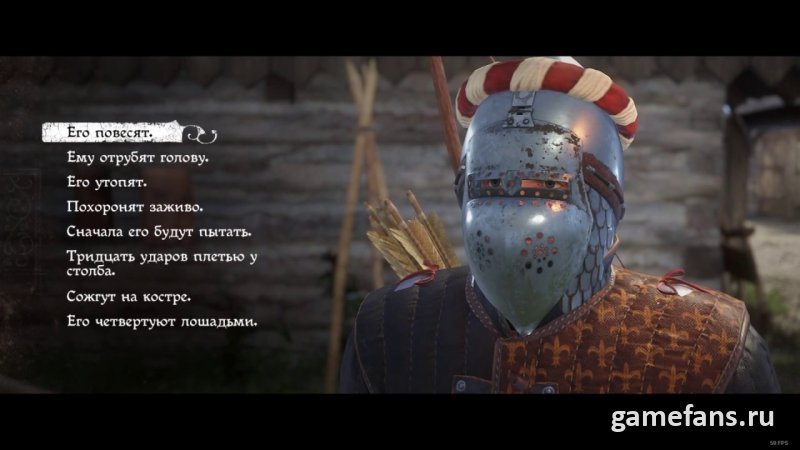Select the reply "Его повесят."
The image size is (800, 450).
(x=109, y=132)
